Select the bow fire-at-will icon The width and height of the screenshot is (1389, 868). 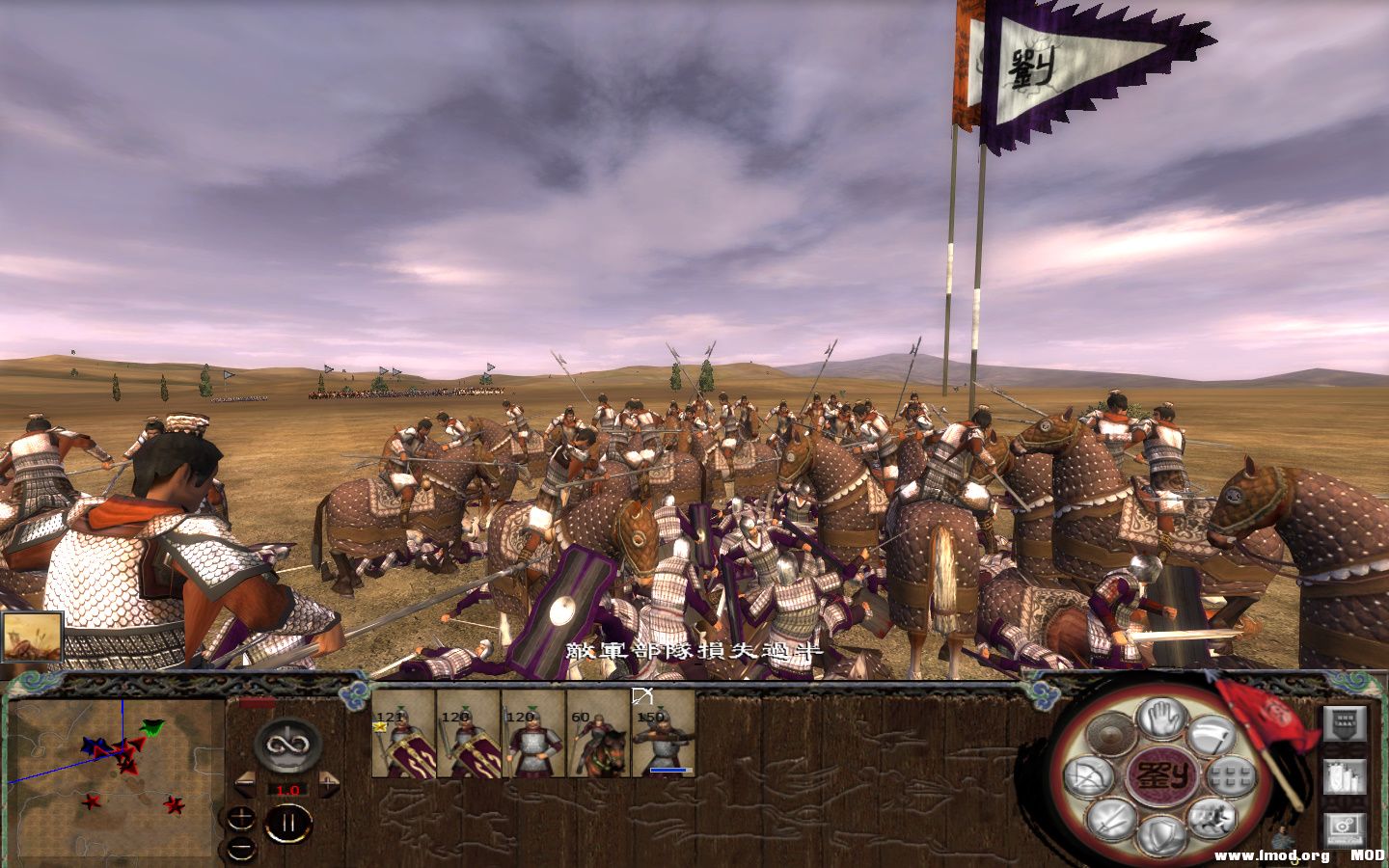pyautogui.click(x=1090, y=777)
